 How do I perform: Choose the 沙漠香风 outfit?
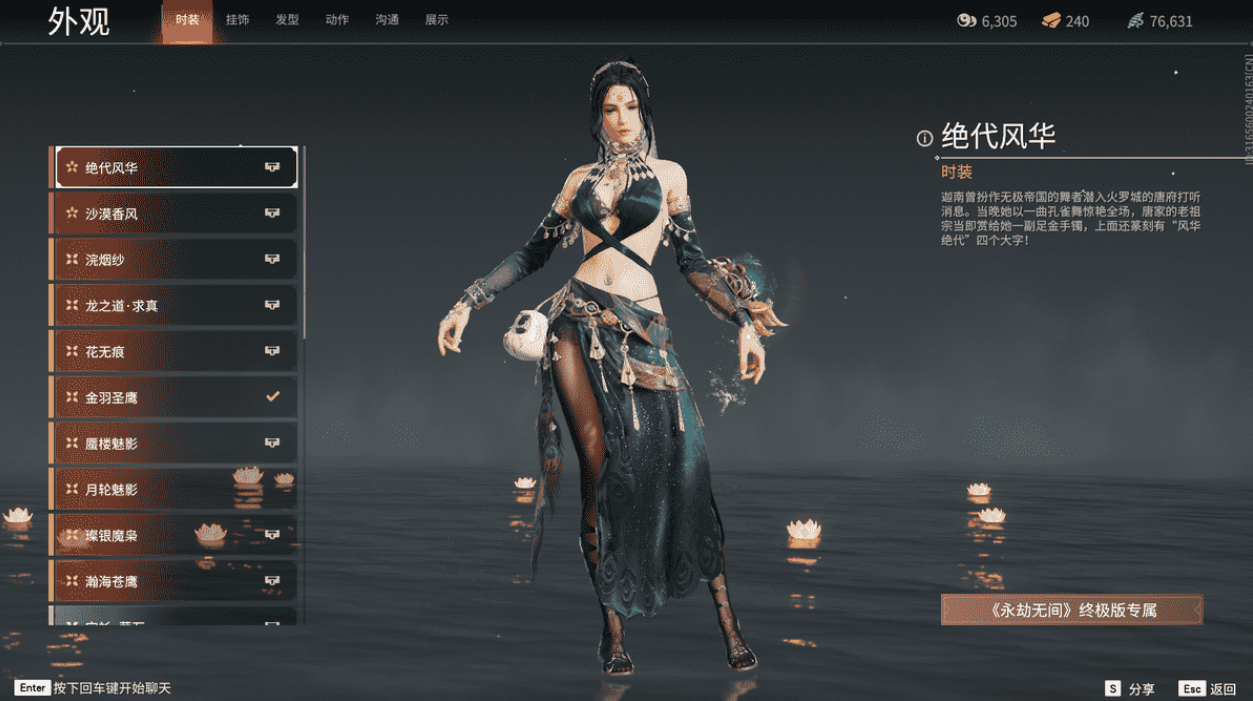[175, 214]
